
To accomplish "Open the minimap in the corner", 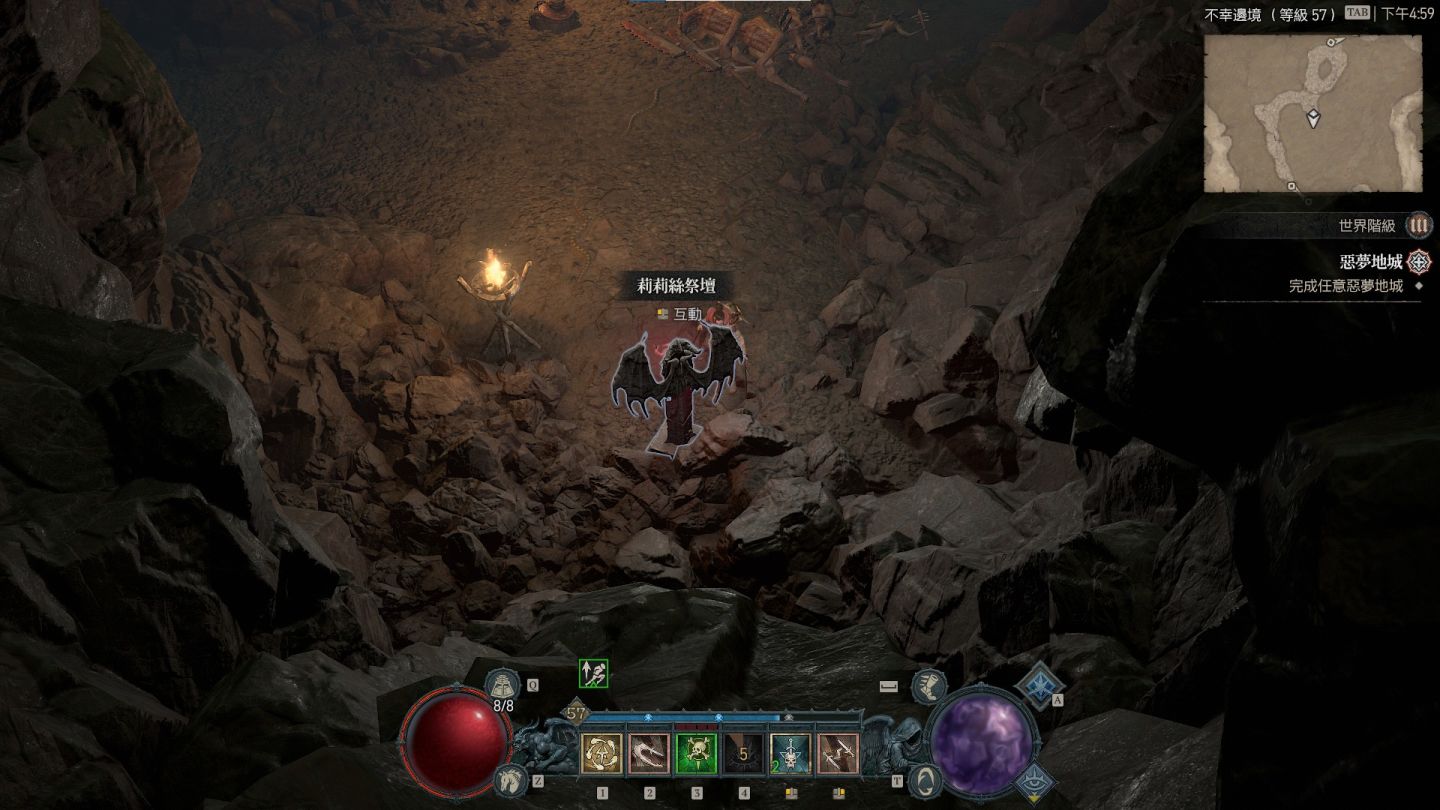I will pos(1312,114).
